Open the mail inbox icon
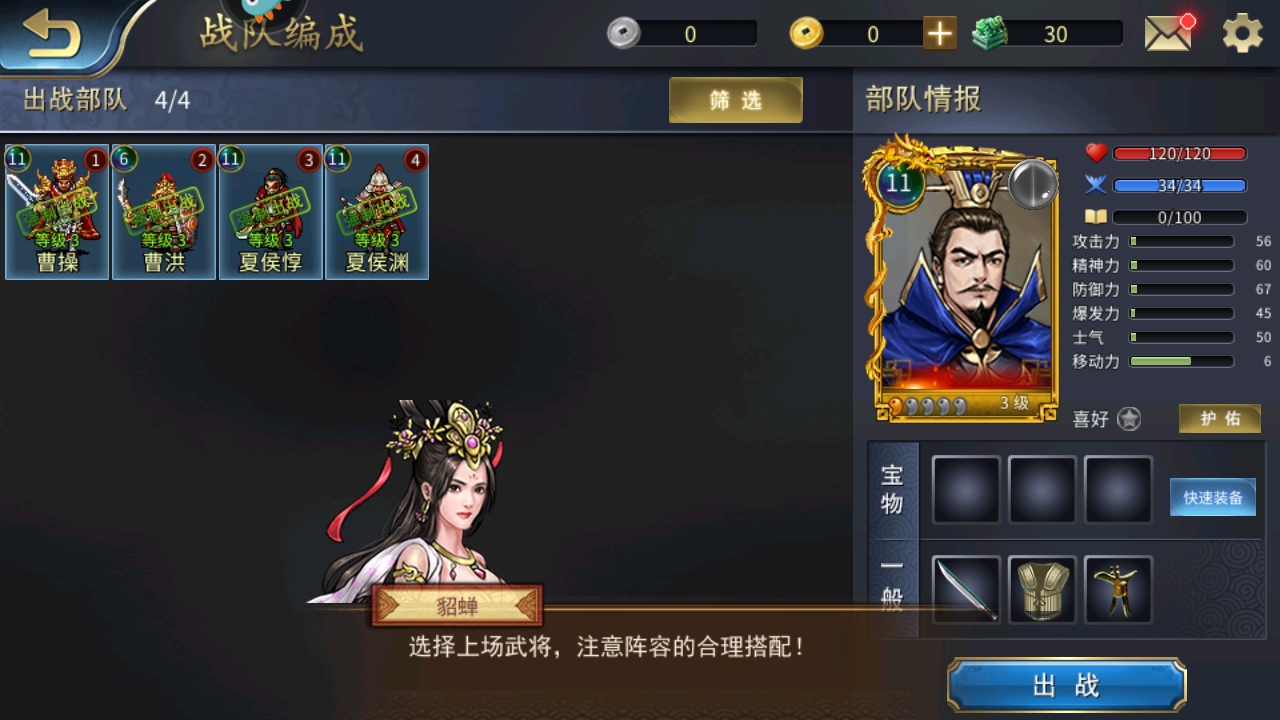Image resolution: width=1280 pixels, height=720 pixels. (1166, 32)
